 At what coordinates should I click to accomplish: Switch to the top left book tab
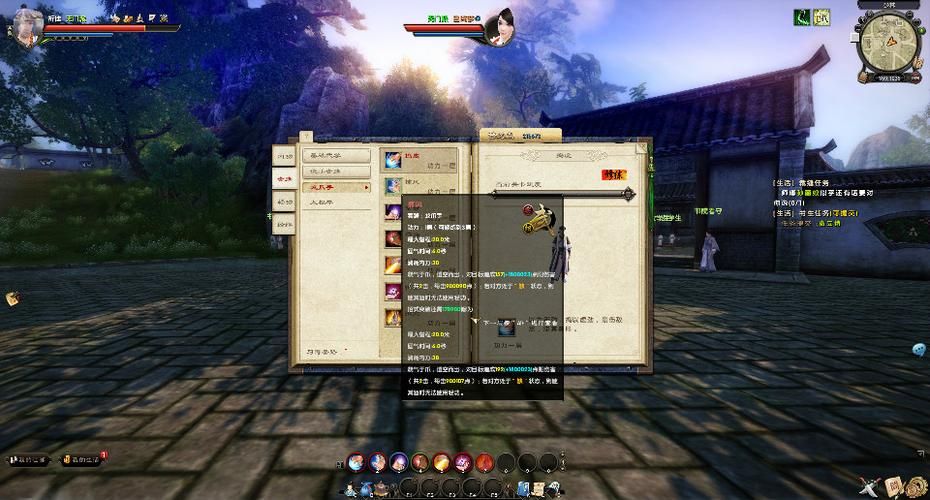(284, 156)
